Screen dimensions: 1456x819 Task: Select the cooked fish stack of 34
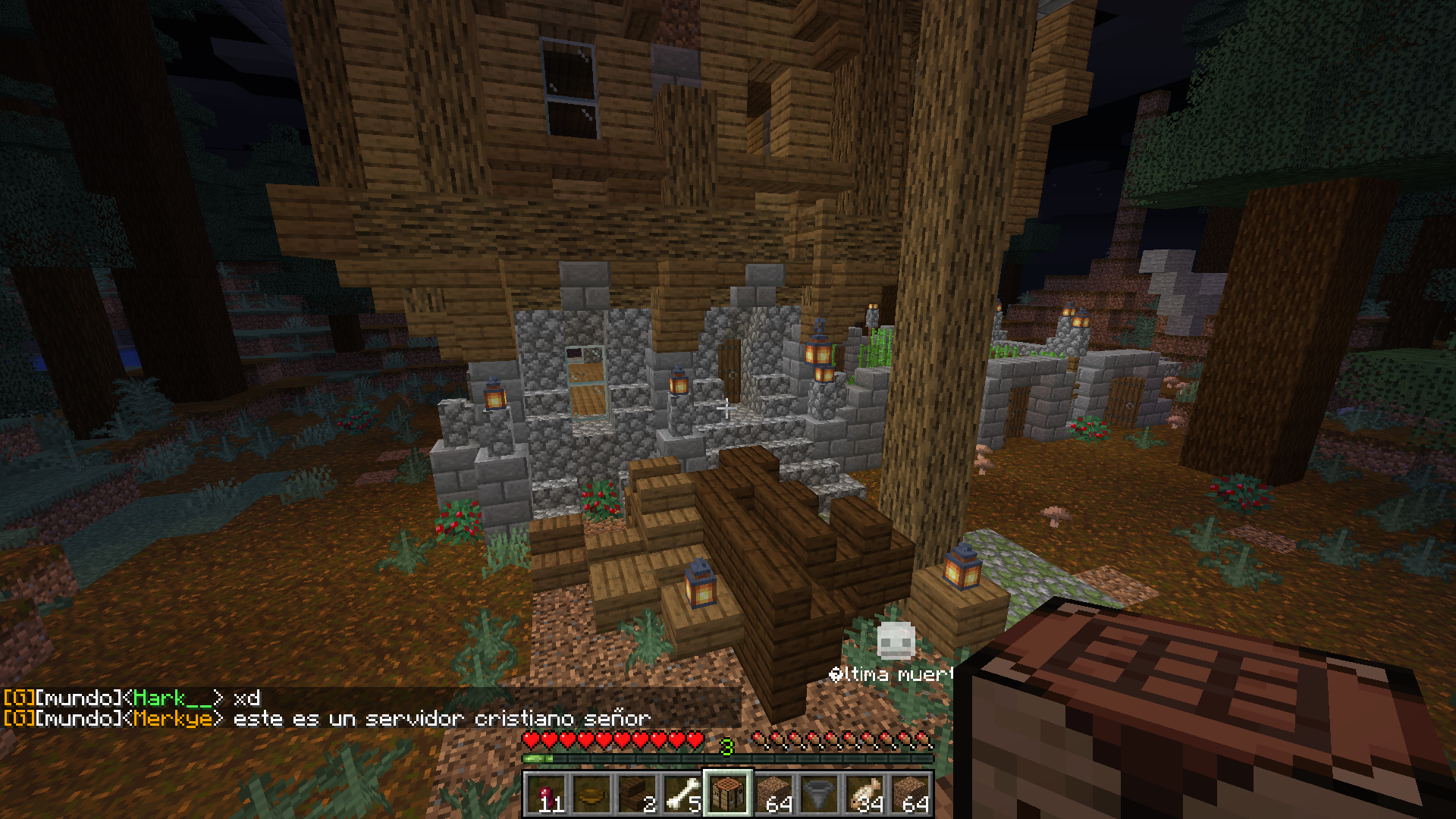(864, 794)
